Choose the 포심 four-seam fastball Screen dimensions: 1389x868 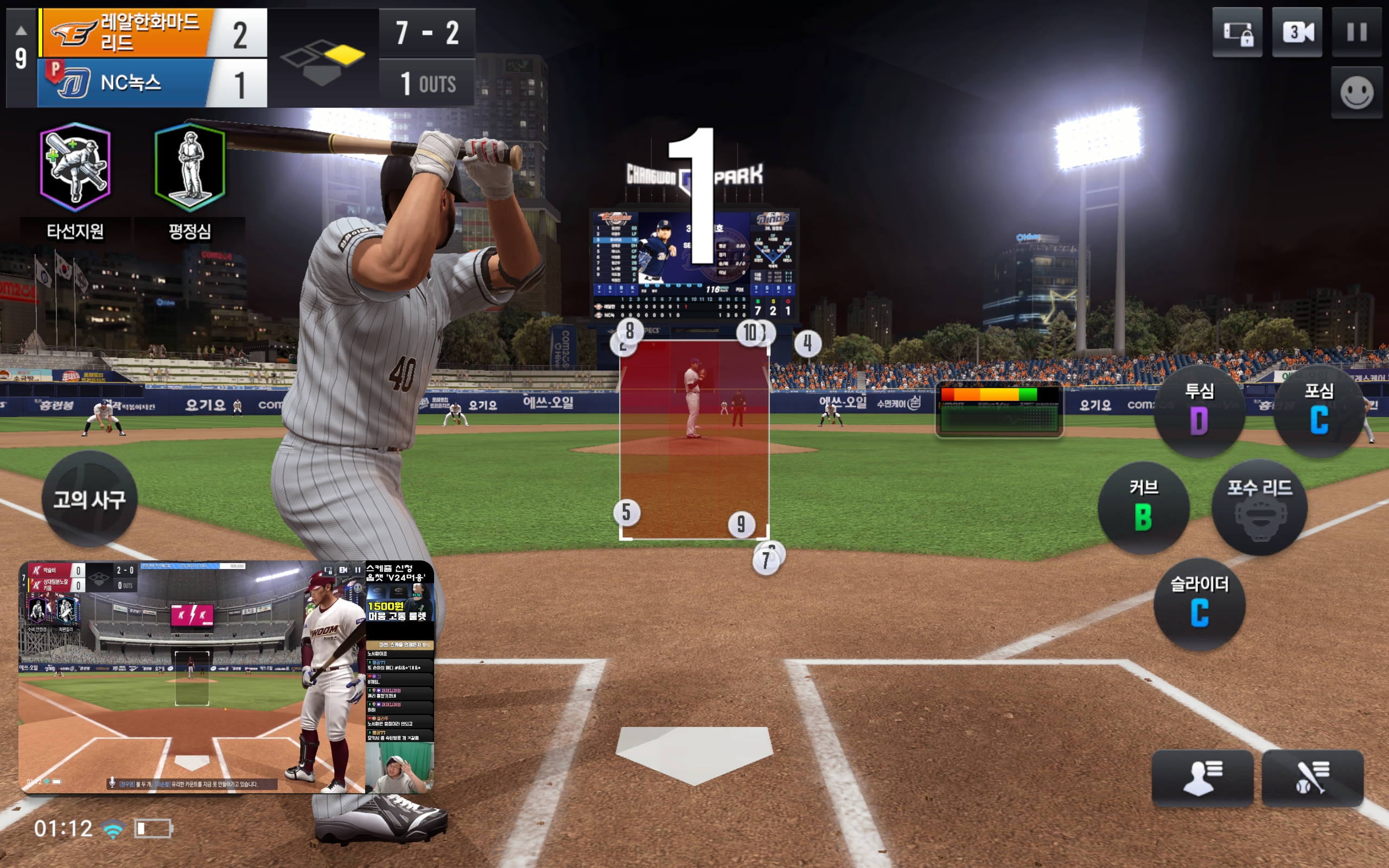(x=1318, y=411)
